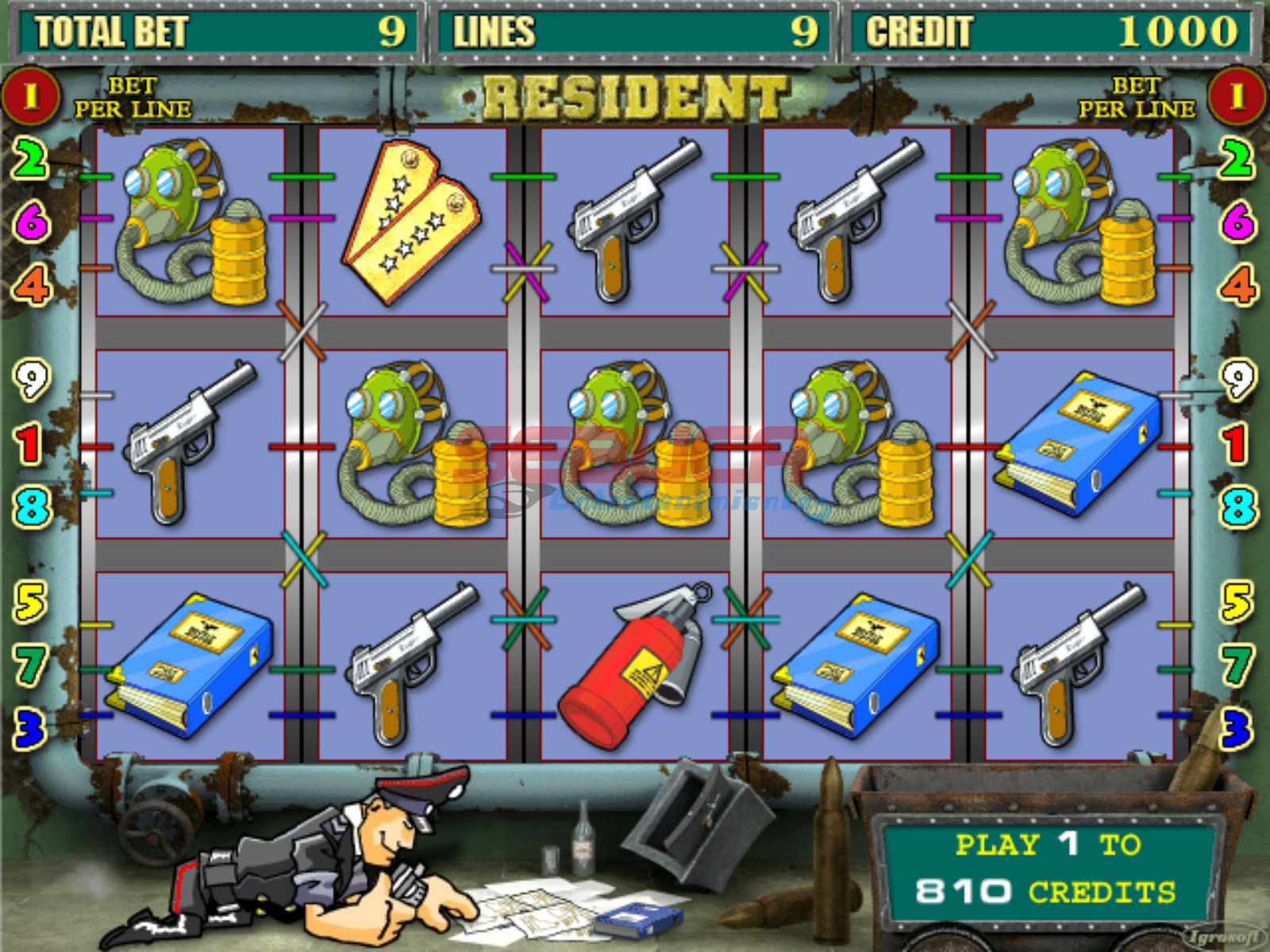The height and width of the screenshot is (952, 1270).
Task: Select red payline 1 number on the left
Action: tap(29, 443)
